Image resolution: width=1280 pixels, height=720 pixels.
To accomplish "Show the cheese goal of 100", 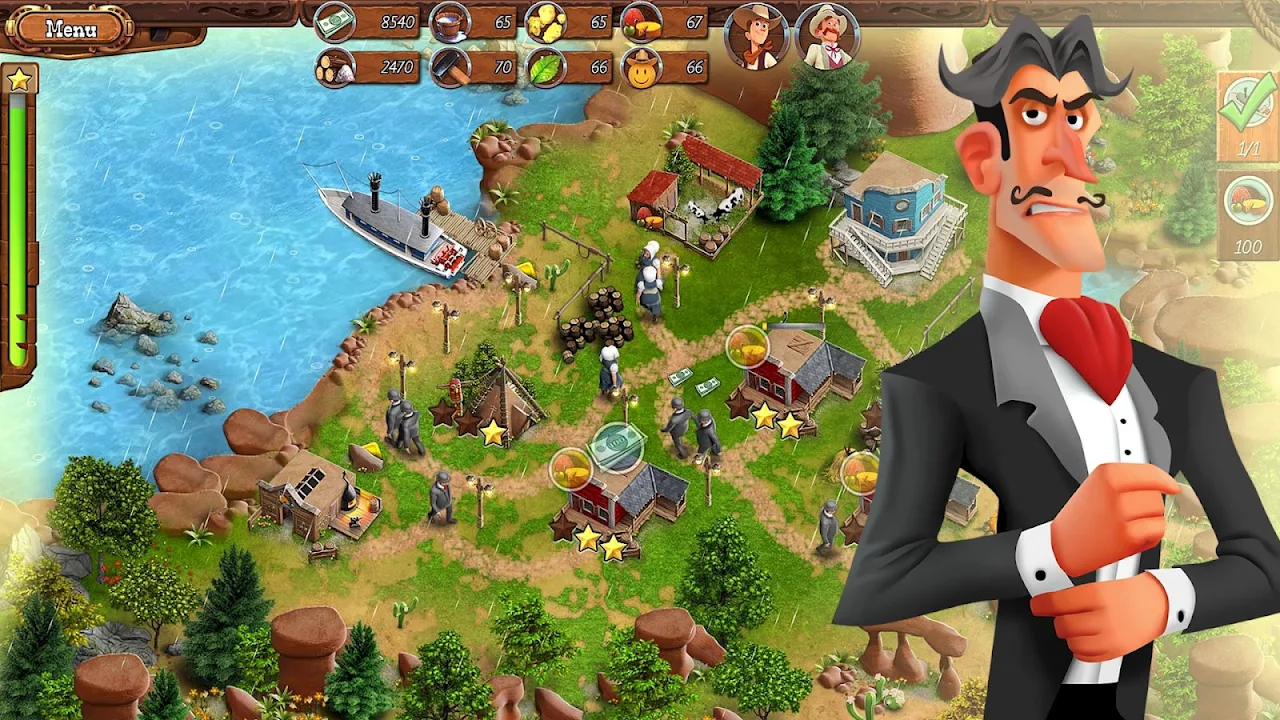I will pos(1248,213).
